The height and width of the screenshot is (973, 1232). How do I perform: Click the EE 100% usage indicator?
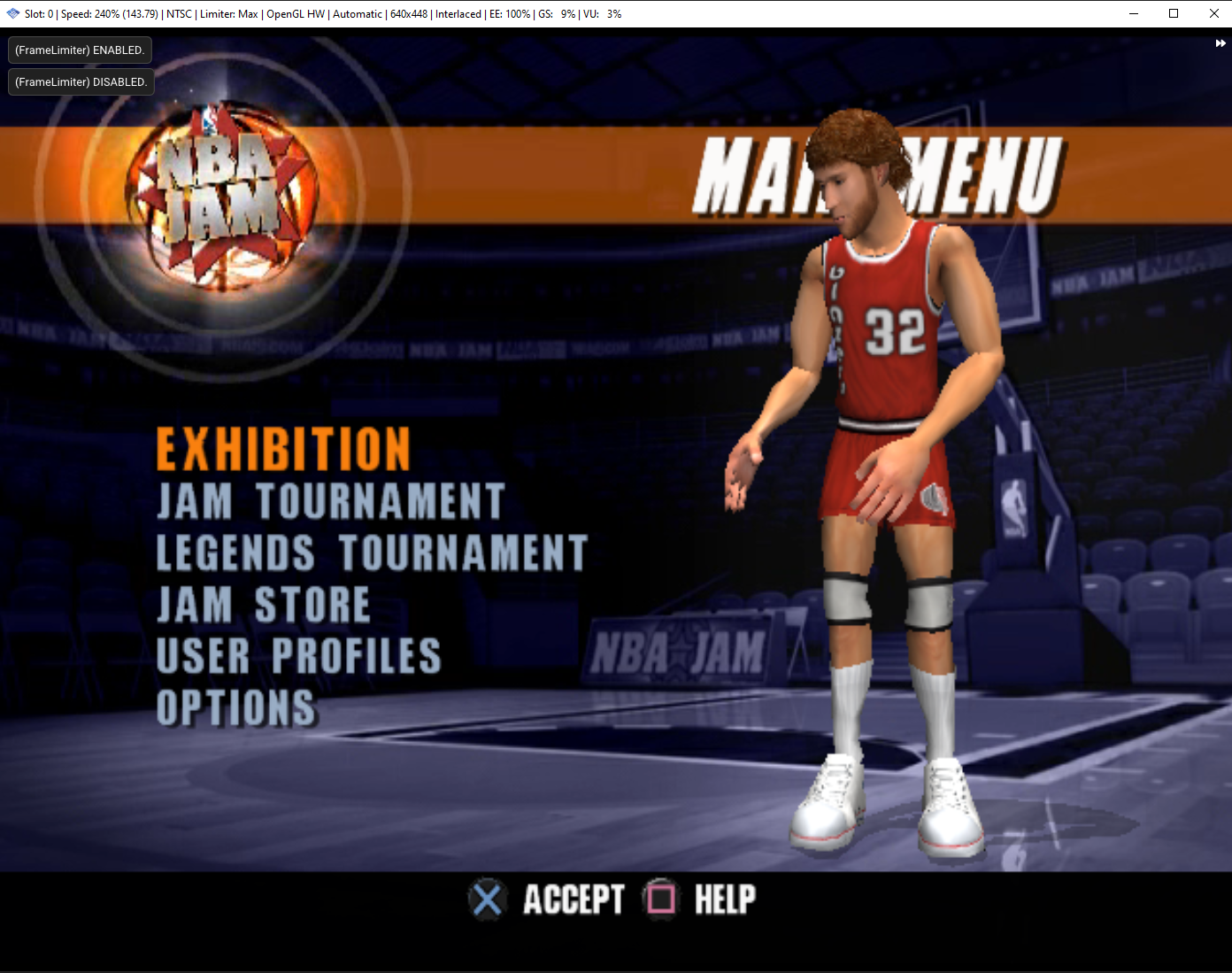click(x=510, y=13)
